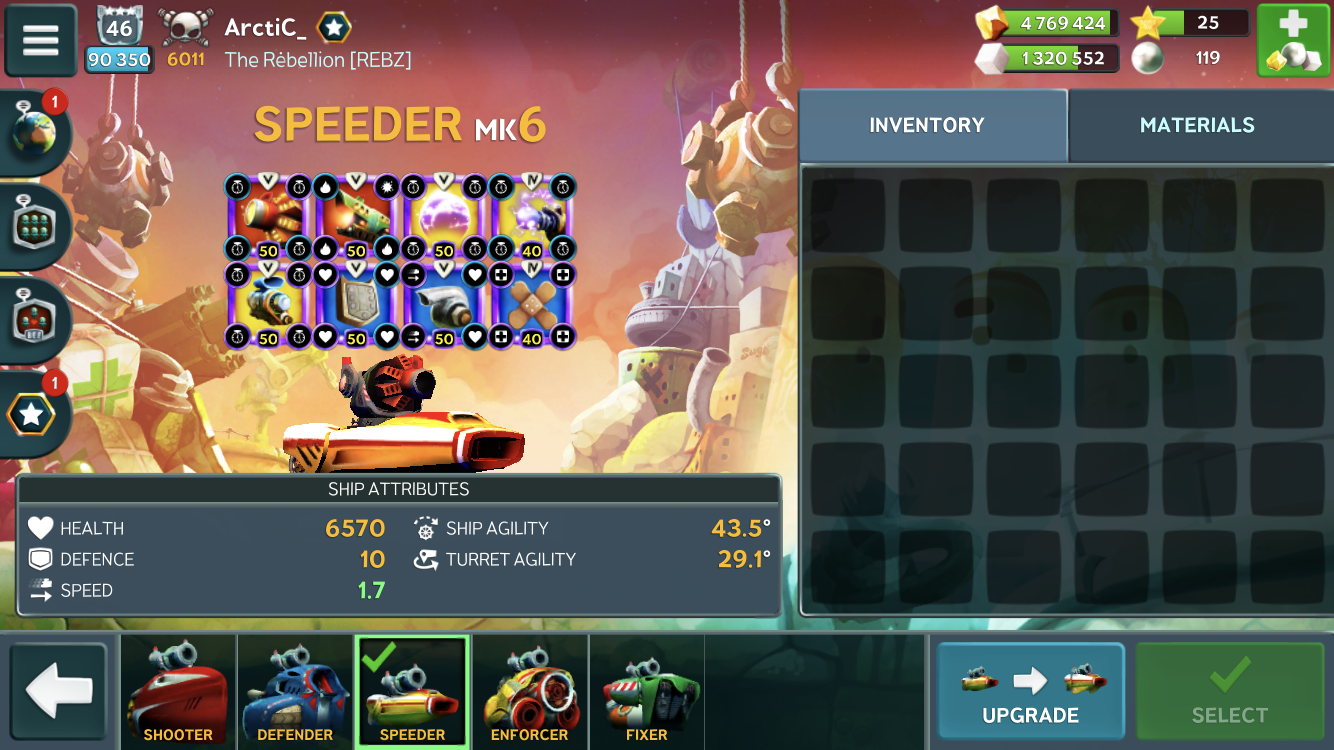
Task: Pick the Speeder ship thumbnail
Action: click(x=412, y=692)
